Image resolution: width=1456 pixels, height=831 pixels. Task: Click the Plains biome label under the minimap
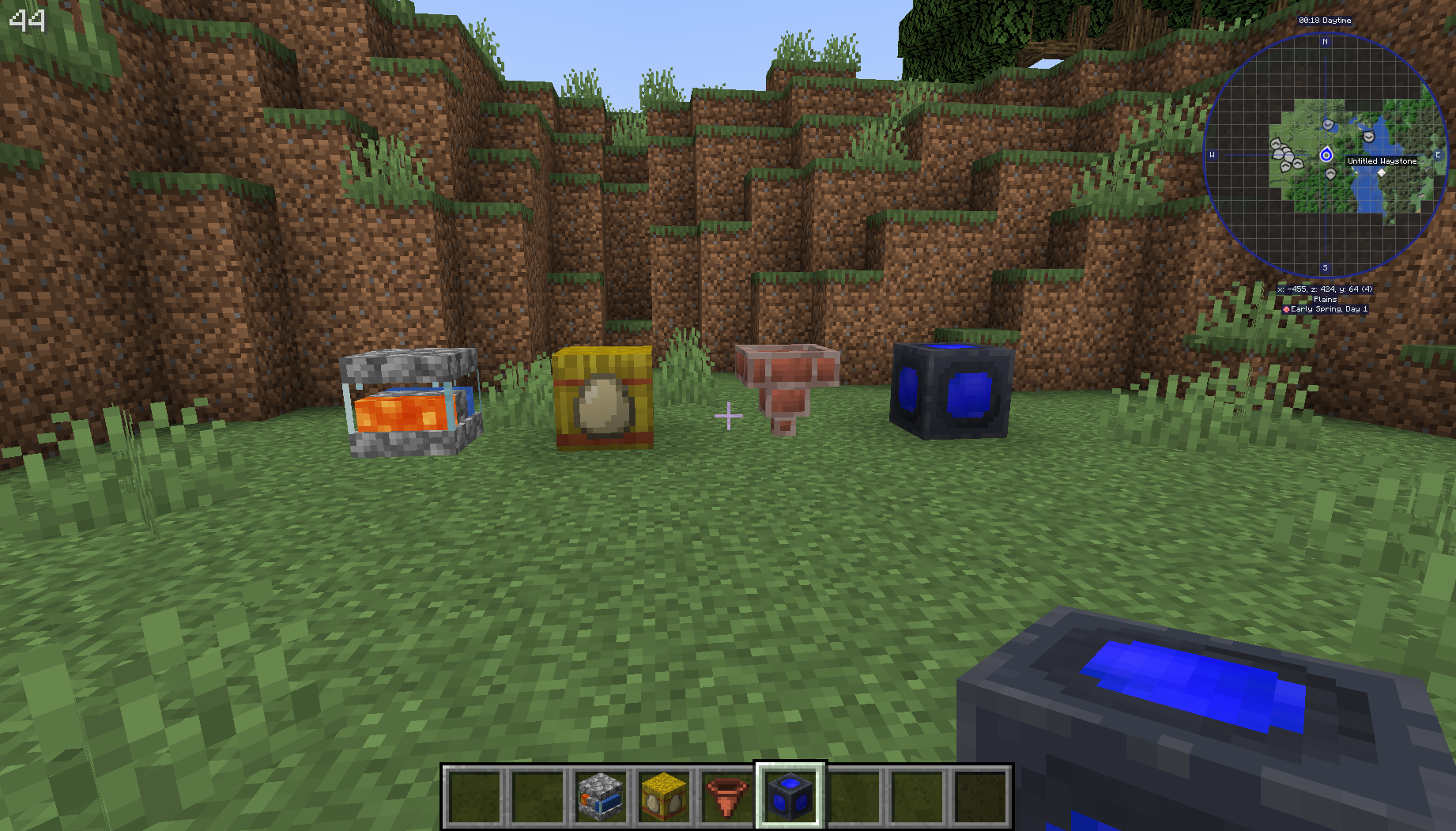[1326, 299]
